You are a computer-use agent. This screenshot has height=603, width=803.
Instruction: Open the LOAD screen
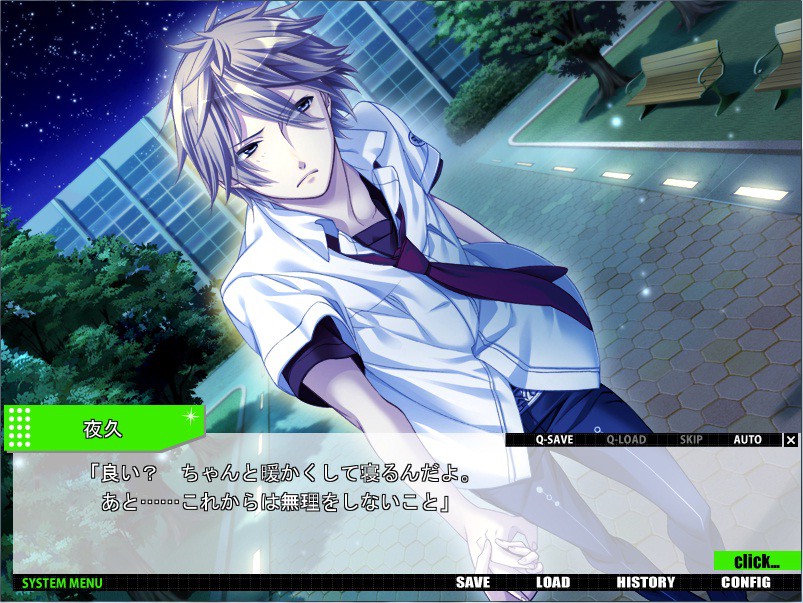[552, 583]
